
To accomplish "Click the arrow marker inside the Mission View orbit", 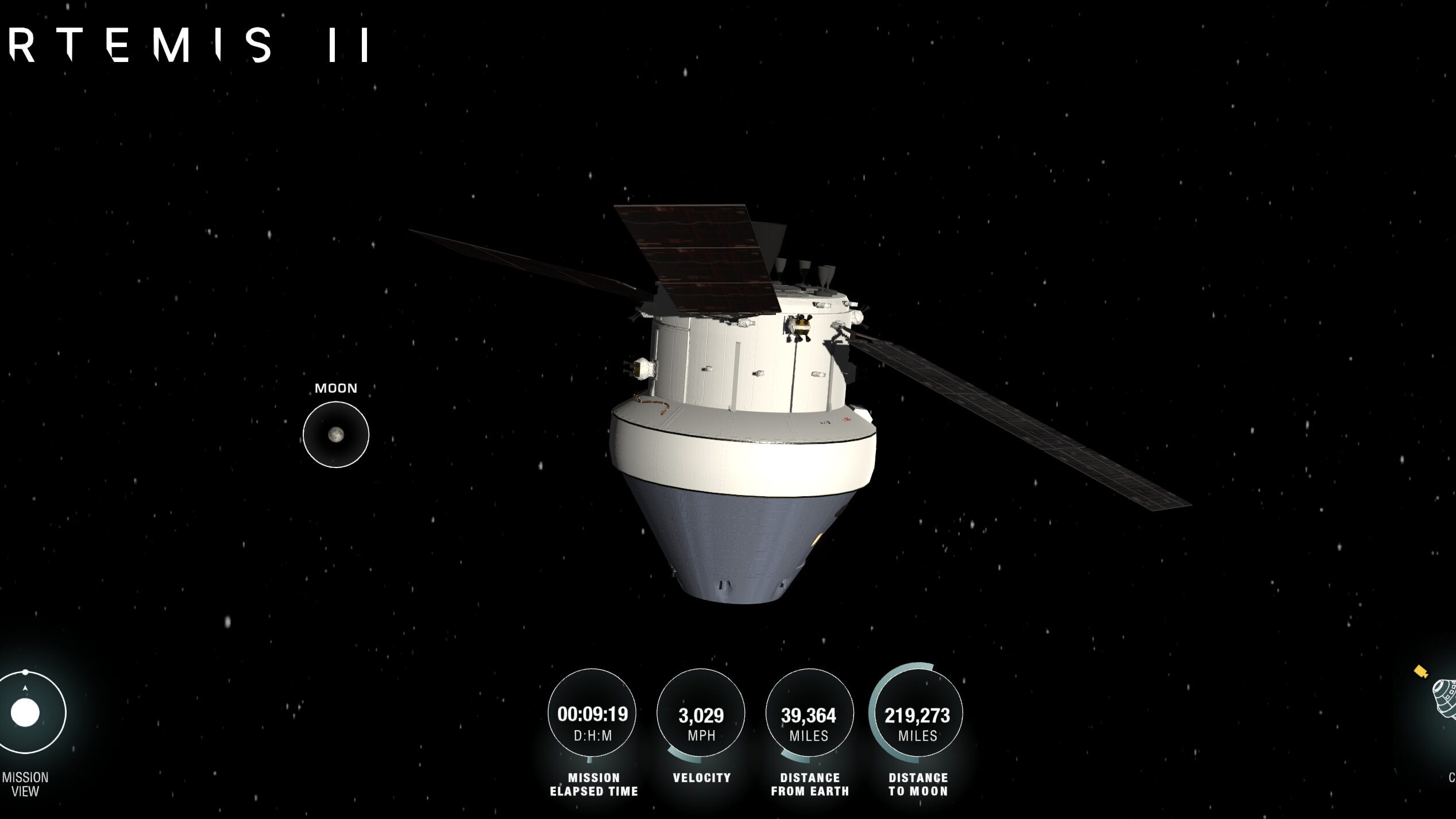I will pyautogui.click(x=26, y=687).
